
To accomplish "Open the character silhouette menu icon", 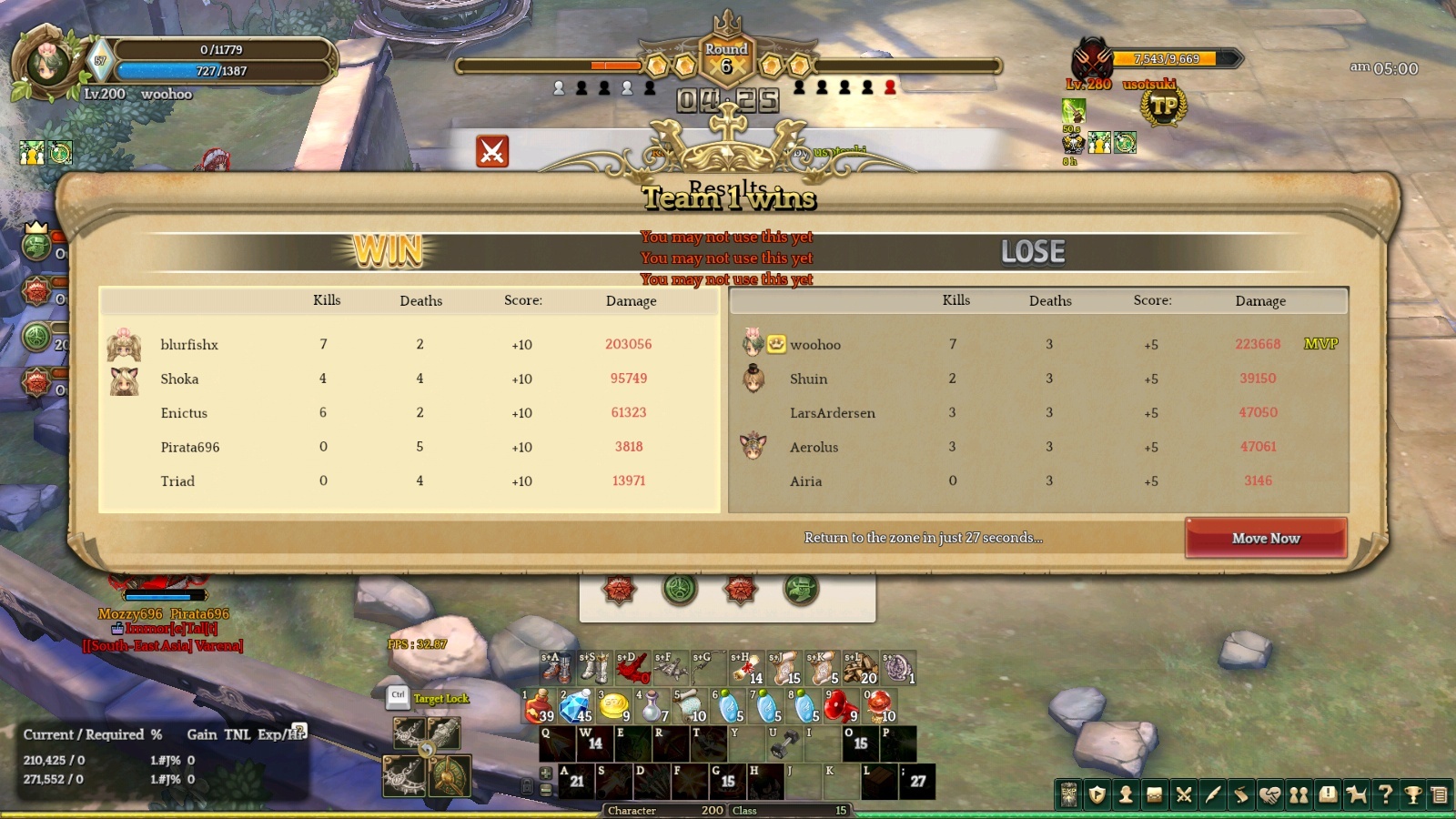I will point(1126,795).
